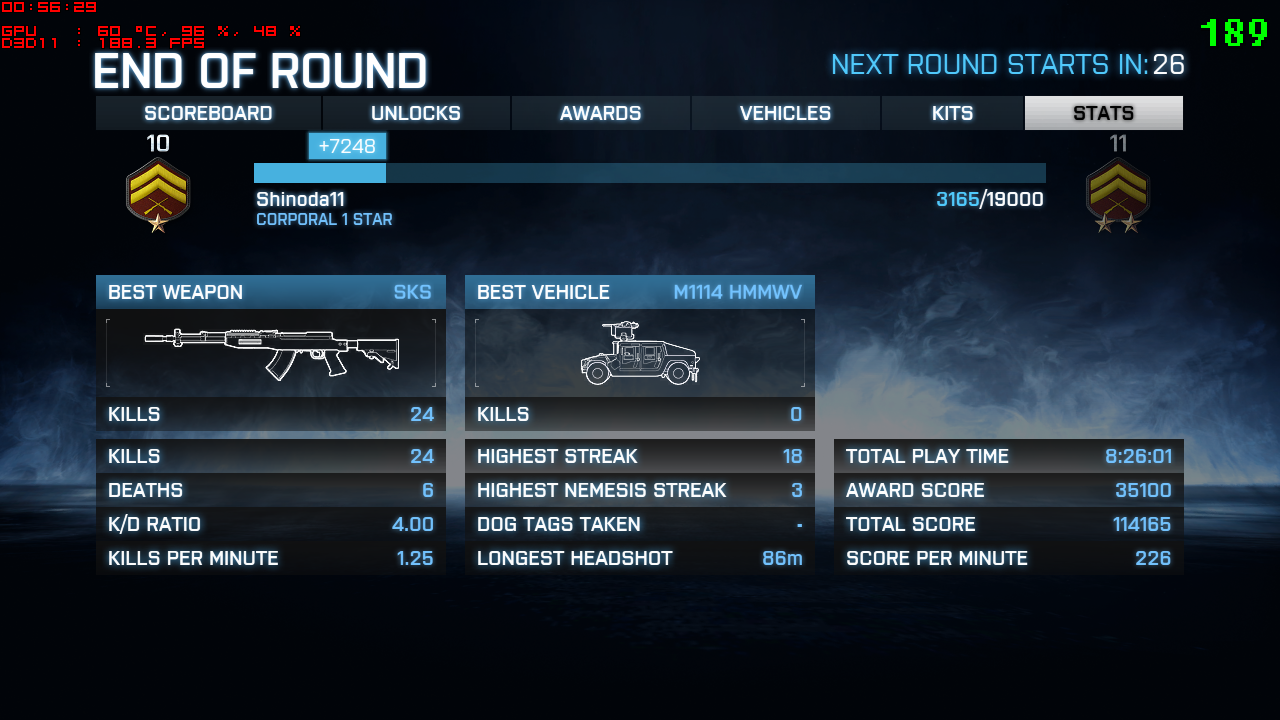Open the UNLOCKS tab
The width and height of the screenshot is (1280, 720).
click(x=415, y=113)
